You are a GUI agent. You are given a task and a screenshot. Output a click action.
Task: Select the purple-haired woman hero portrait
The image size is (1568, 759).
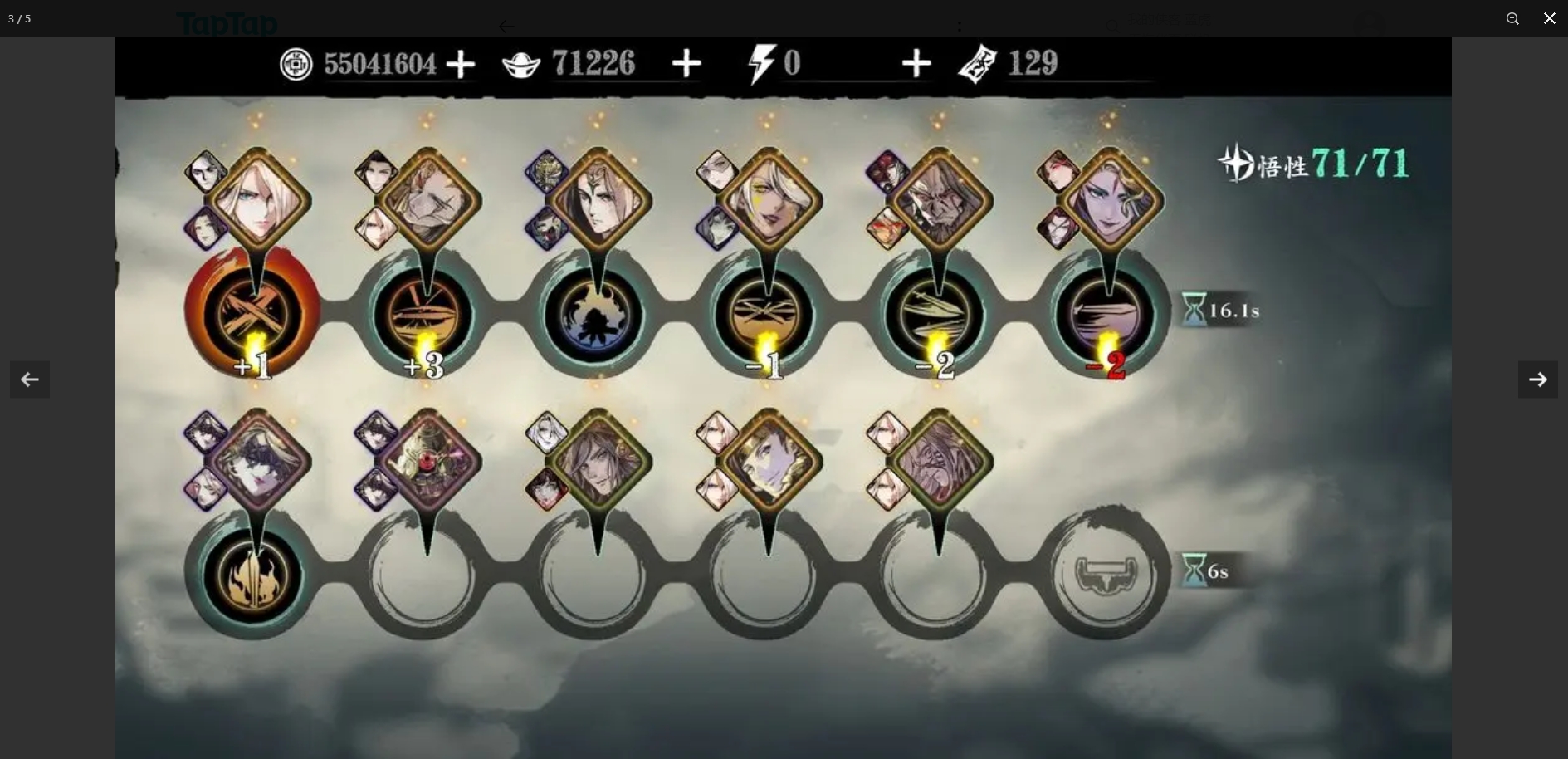click(x=1111, y=200)
